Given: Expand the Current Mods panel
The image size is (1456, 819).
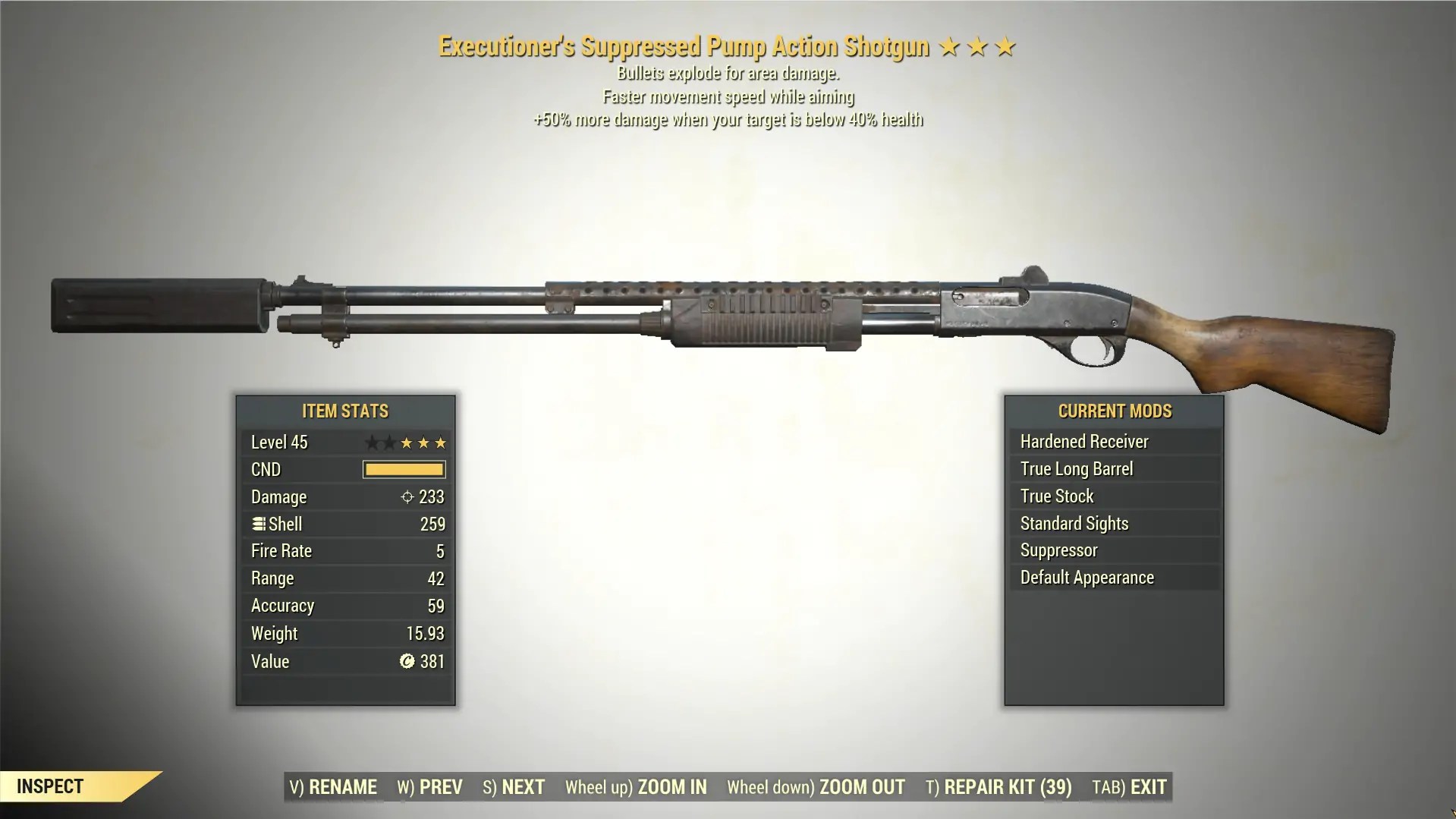Looking at the screenshot, I should point(1115,411).
